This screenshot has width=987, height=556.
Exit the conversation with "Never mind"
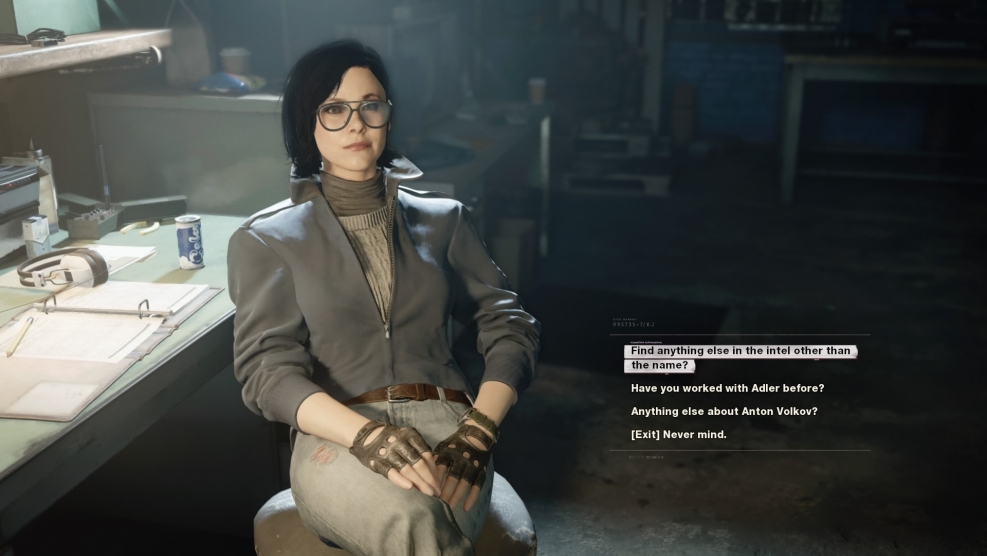coord(678,434)
